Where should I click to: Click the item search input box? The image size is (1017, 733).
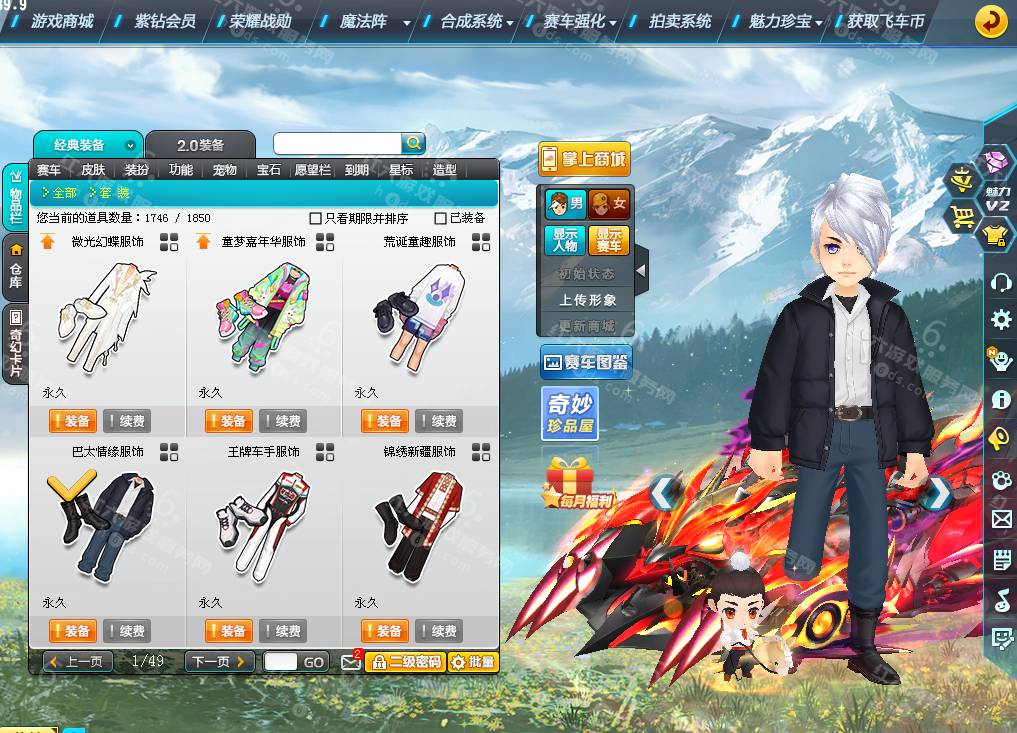click(x=337, y=143)
